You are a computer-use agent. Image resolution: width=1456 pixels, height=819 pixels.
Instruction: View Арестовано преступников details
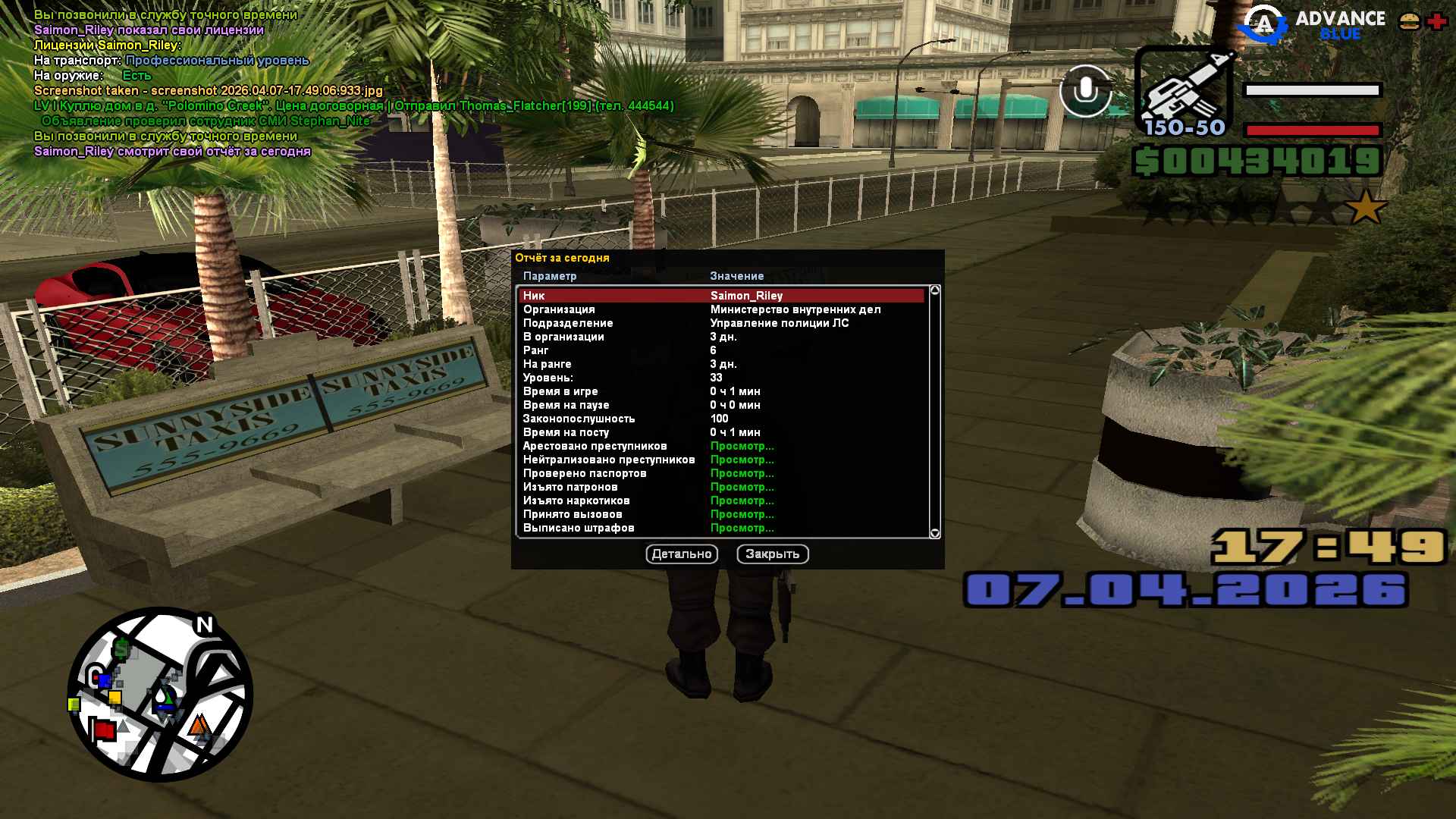pyautogui.click(x=742, y=446)
